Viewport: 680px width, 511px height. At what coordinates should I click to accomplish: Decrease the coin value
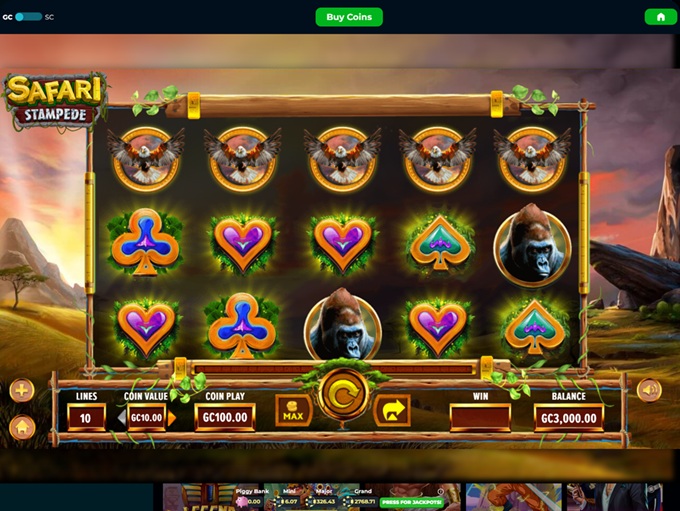coord(121,418)
